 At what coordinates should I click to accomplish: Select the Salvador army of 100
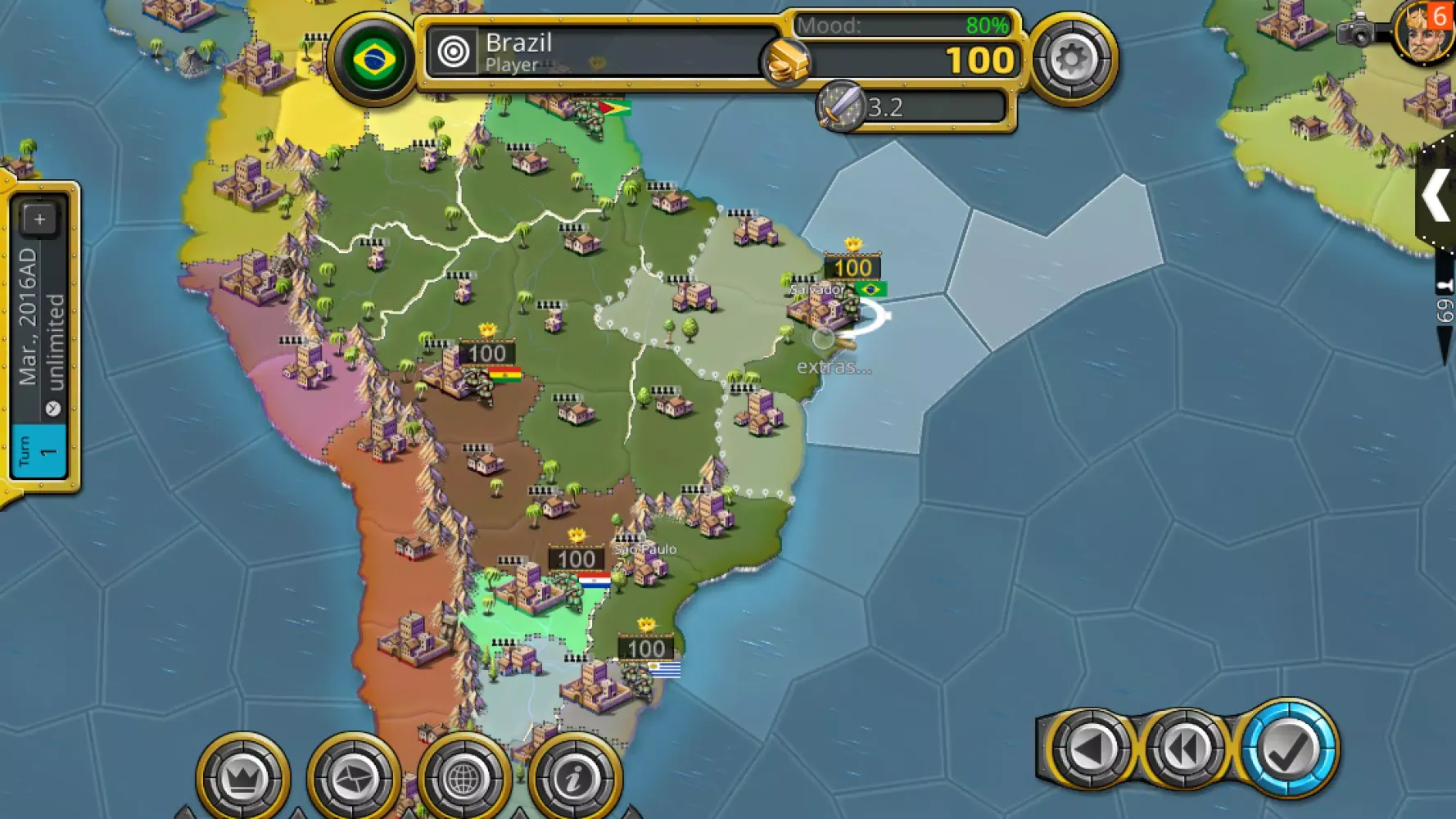tap(852, 268)
